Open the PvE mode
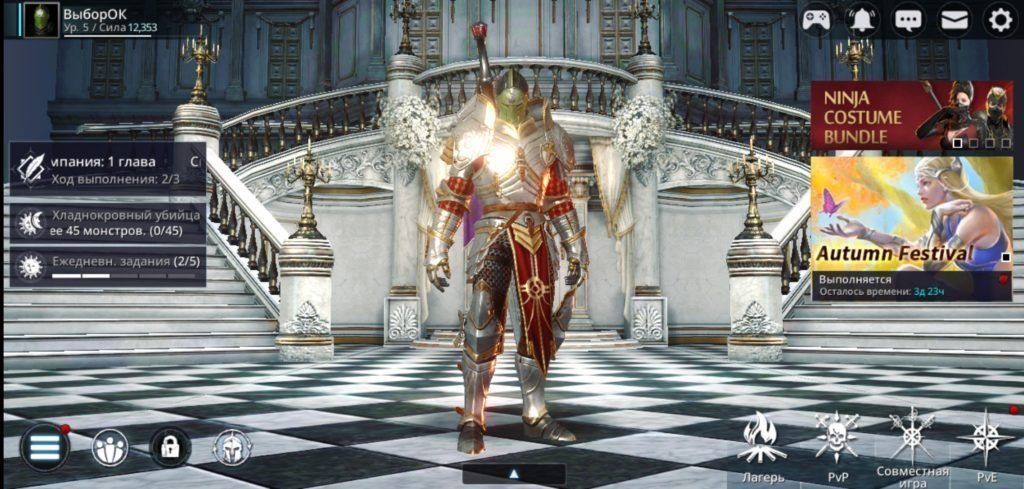This screenshot has height=489, width=1024. [x=986, y=446]
